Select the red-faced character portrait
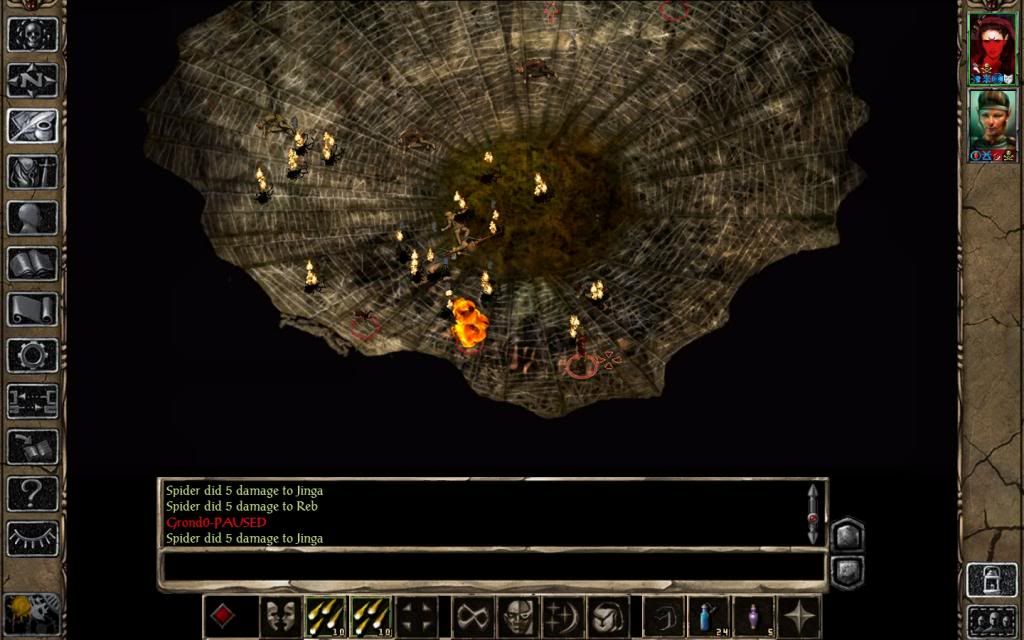Screen dimensions: 1024x640 tap(992, 48)
